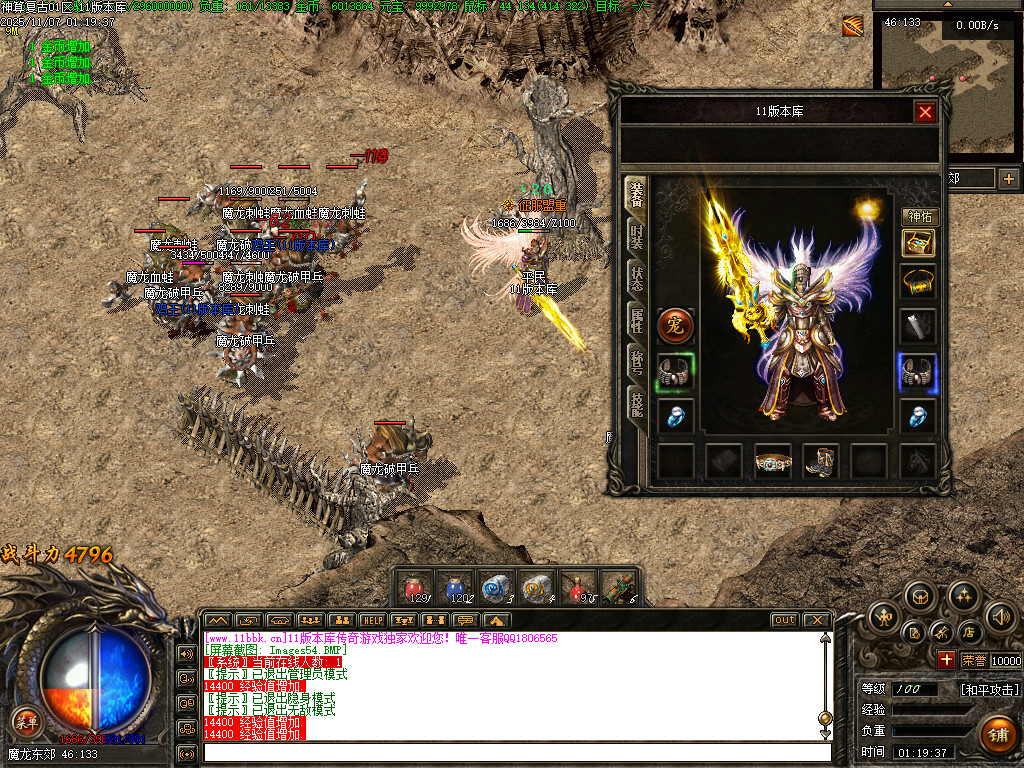The width and height of the screenshot is (1024, 768).
Task: Switch to the 时装 fashion tab
Action: pyautogui.click(x=636, y=236)
